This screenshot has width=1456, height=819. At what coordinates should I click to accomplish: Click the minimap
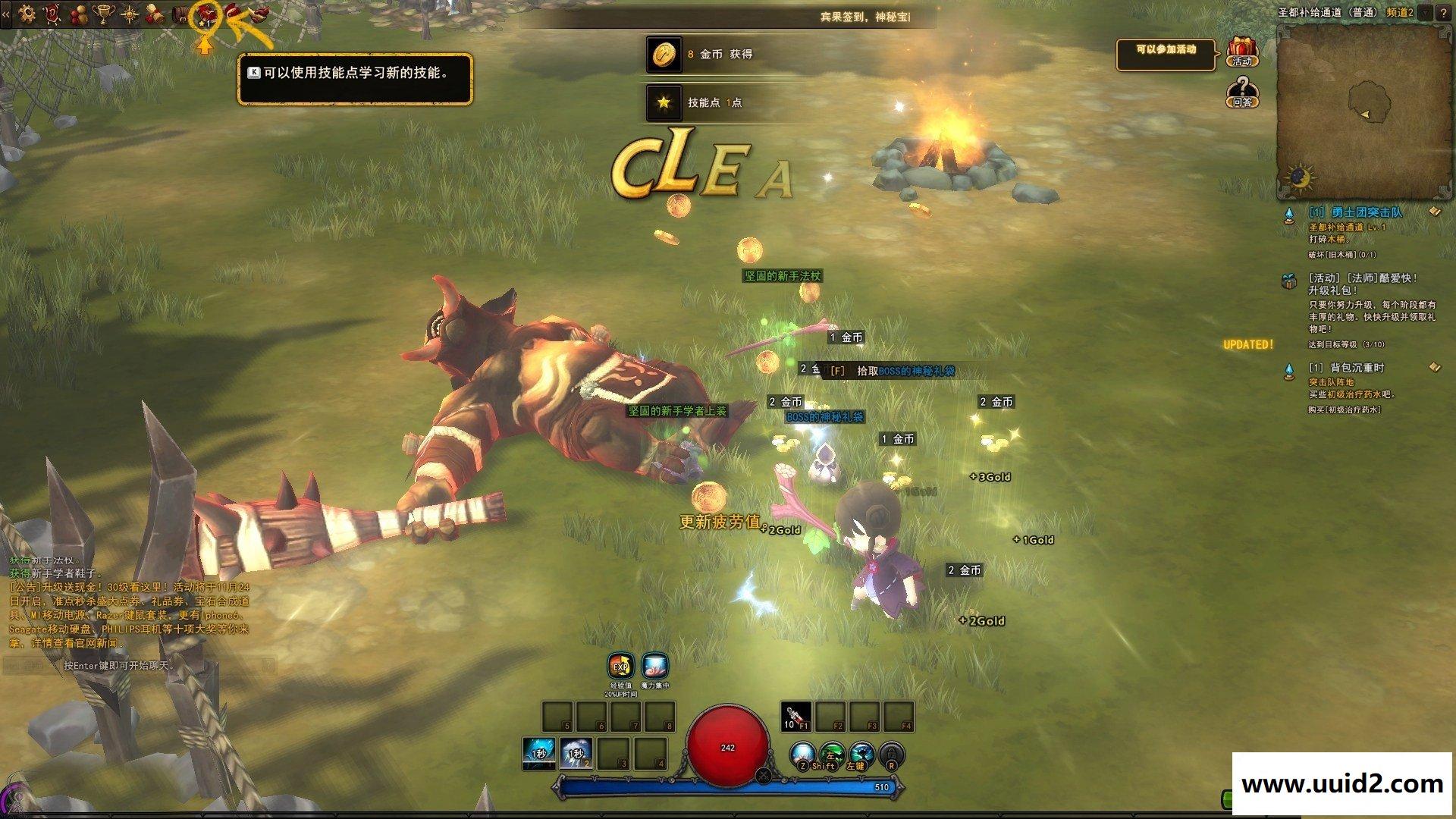[1365, 110]
